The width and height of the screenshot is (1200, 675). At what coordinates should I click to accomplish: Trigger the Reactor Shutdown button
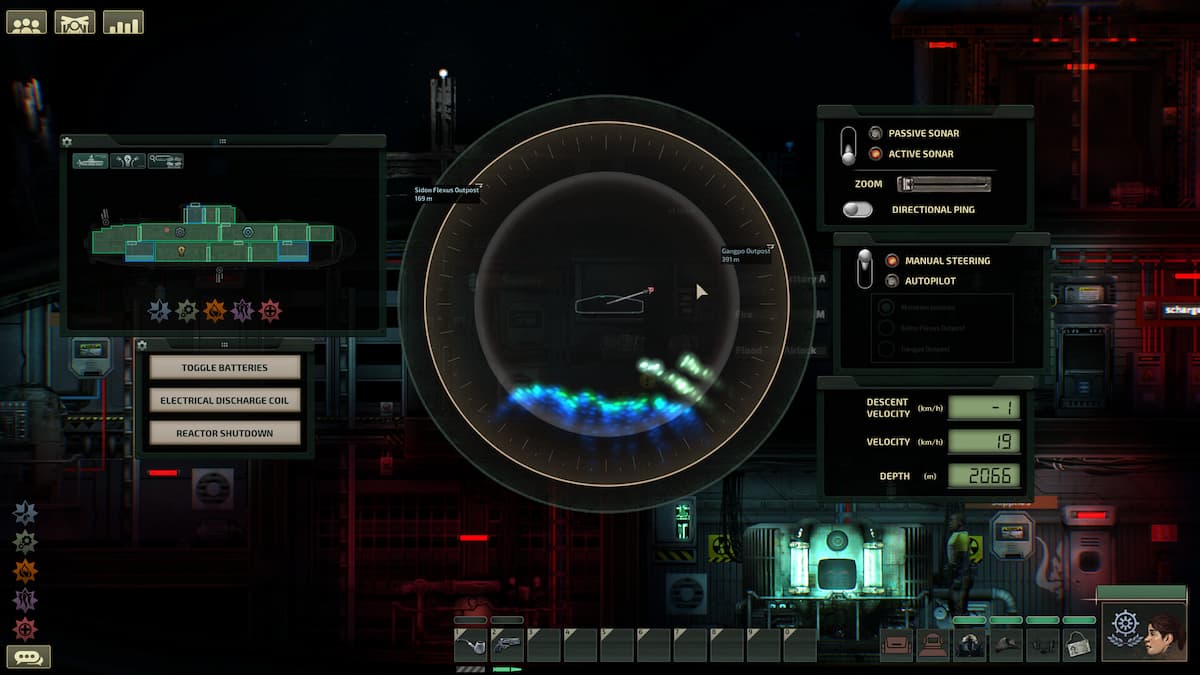click(225, 434)
